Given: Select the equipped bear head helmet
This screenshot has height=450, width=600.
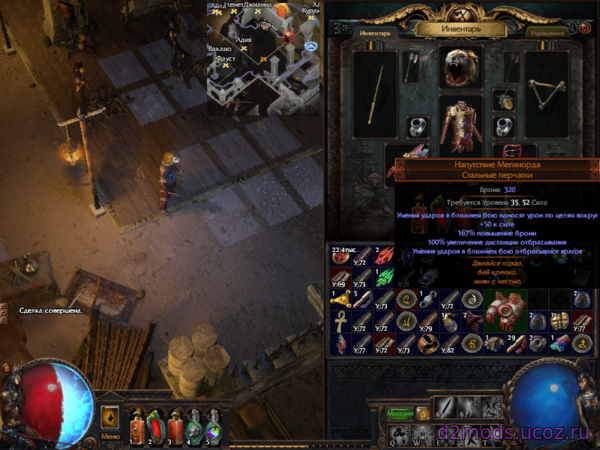Looking at the screenshot, I should coord(461,66).
